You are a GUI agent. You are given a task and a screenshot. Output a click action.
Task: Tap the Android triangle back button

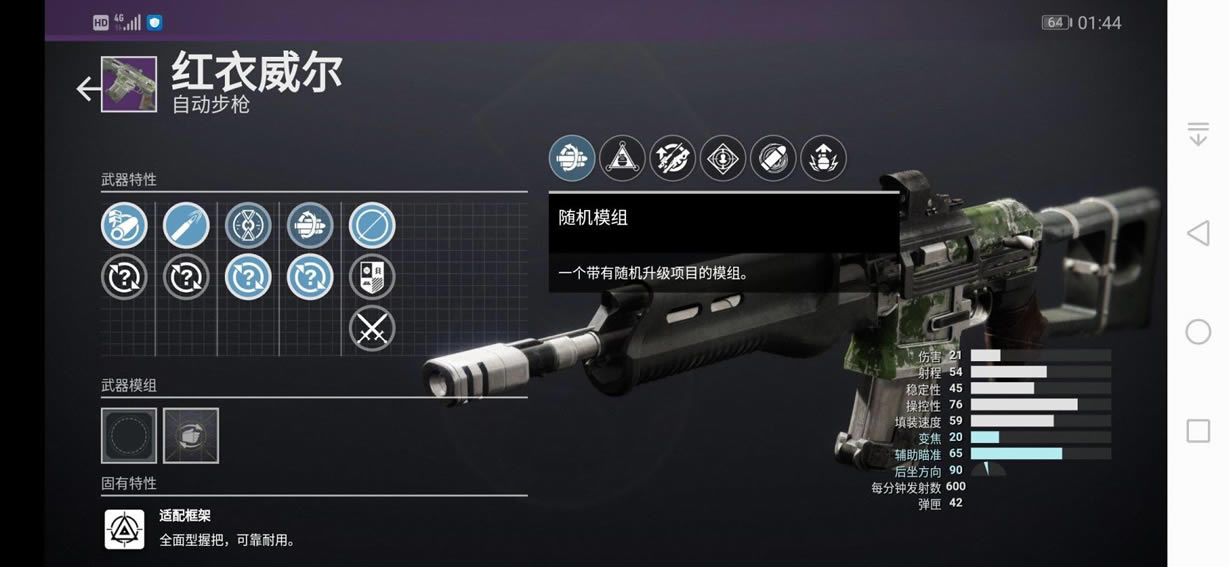(1197, 234)
